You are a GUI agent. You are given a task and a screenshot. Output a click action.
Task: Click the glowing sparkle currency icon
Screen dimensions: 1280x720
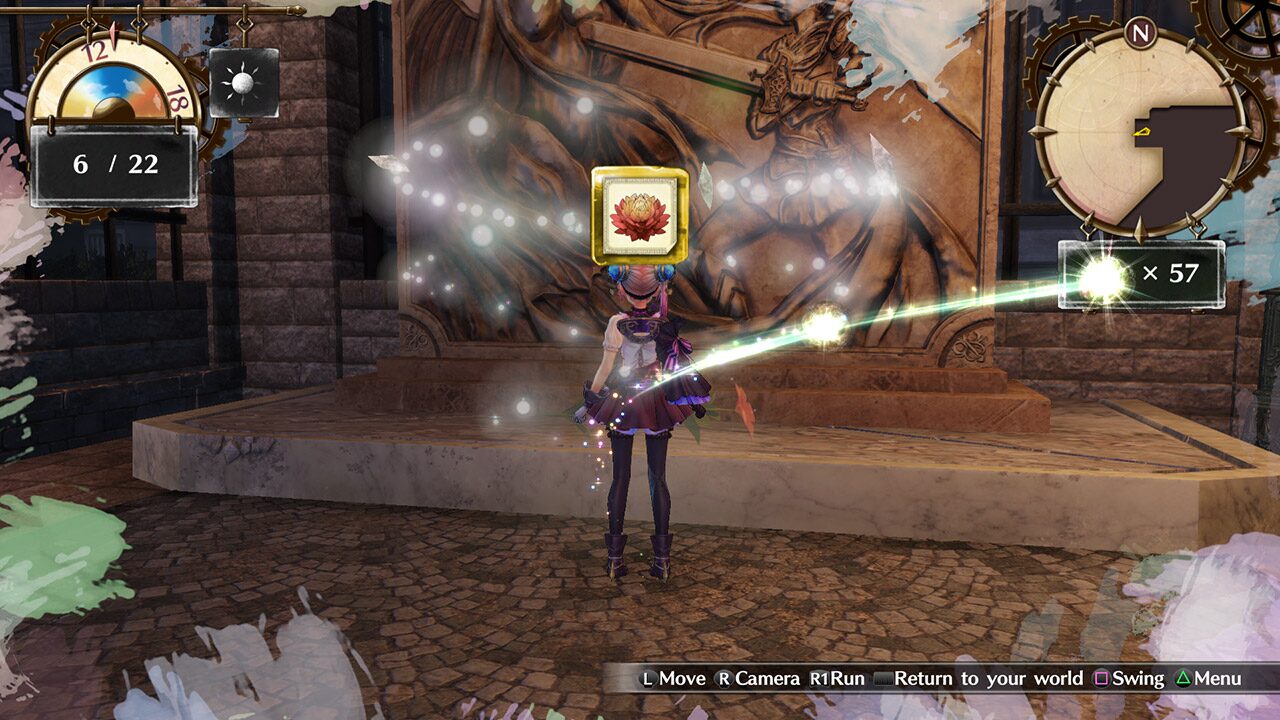click(x=1102, y=274)
